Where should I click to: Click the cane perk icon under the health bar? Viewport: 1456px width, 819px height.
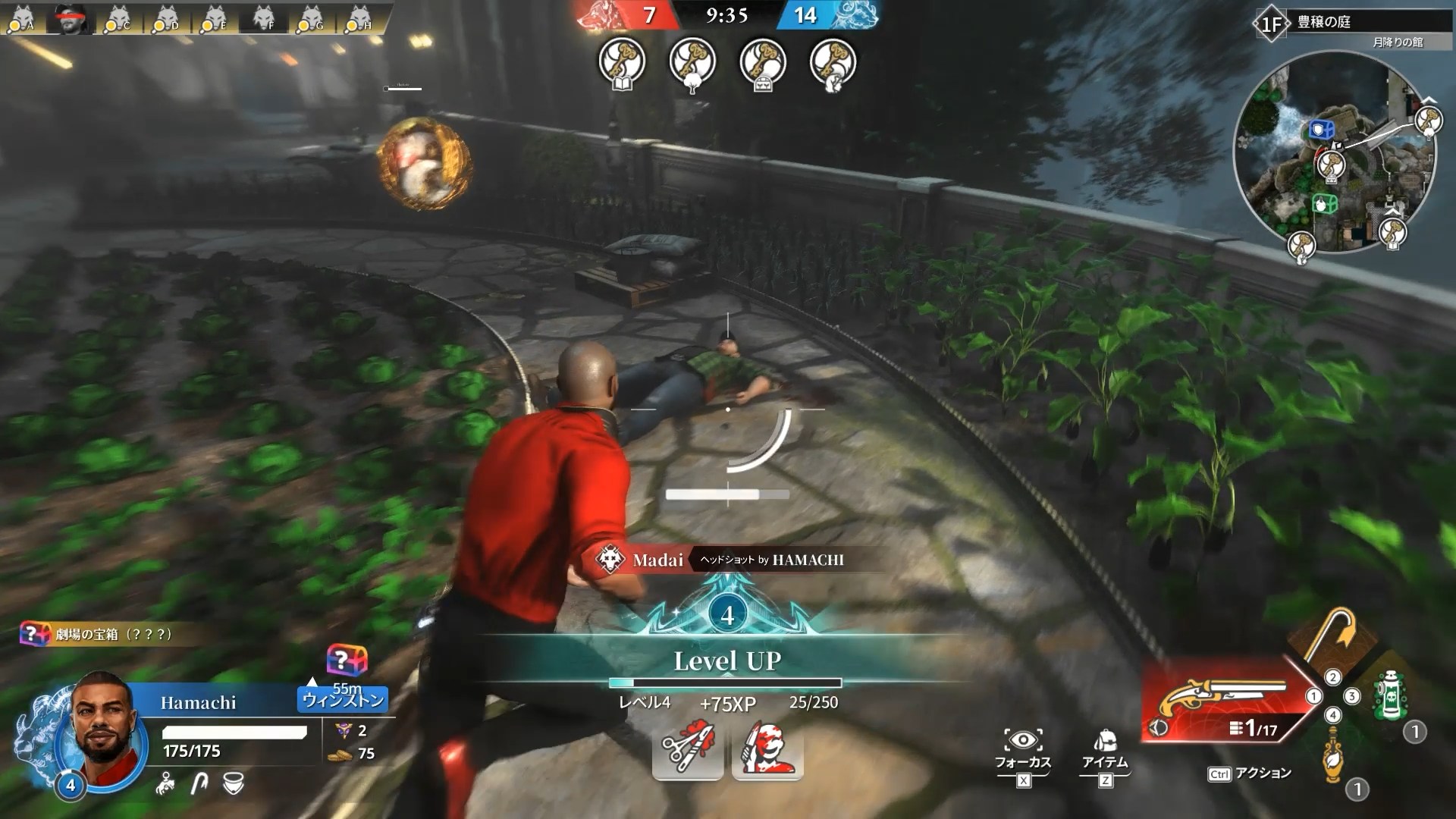coord(199,784)
